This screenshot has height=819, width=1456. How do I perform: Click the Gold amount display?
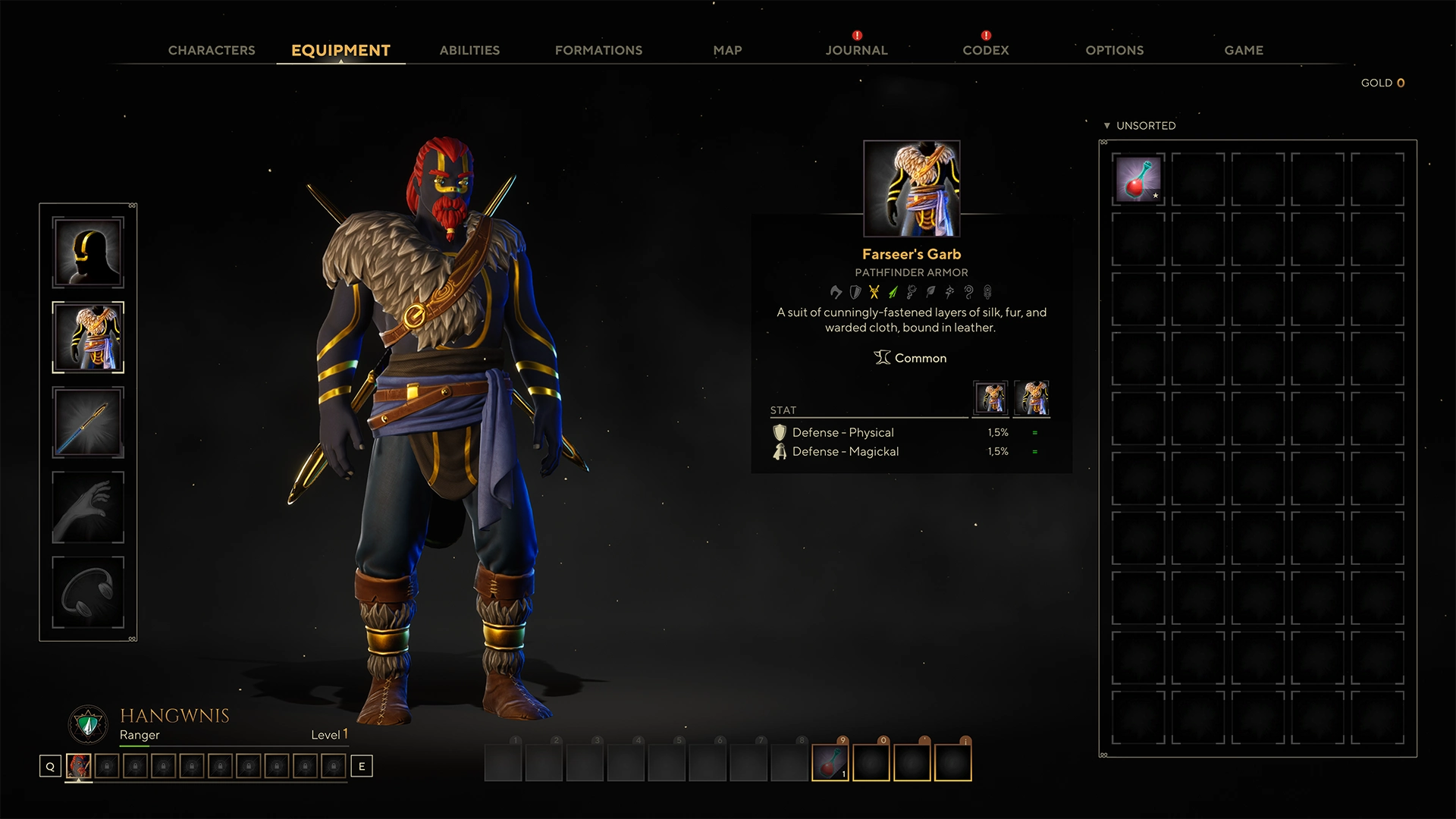1382,83
